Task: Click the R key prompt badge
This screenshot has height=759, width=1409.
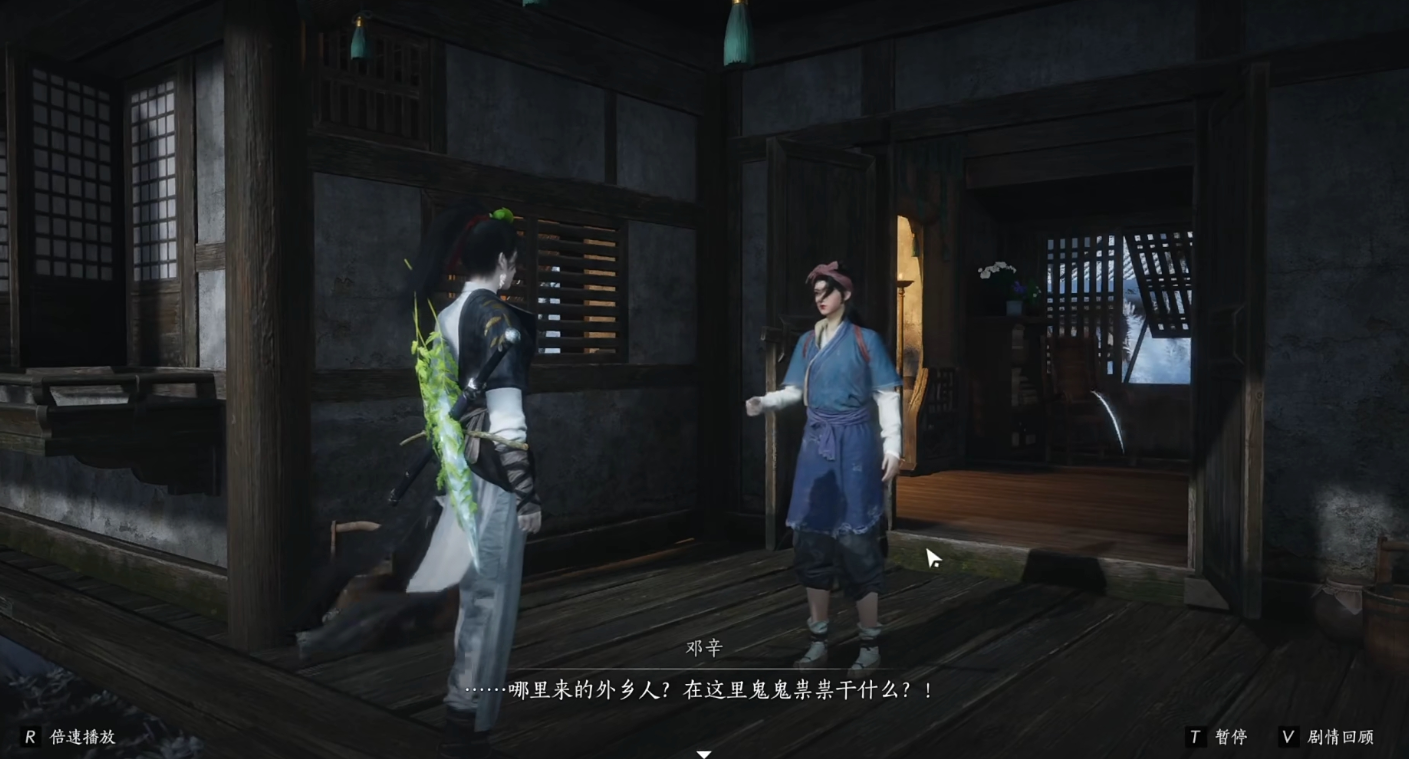Action: pos(30,737)
